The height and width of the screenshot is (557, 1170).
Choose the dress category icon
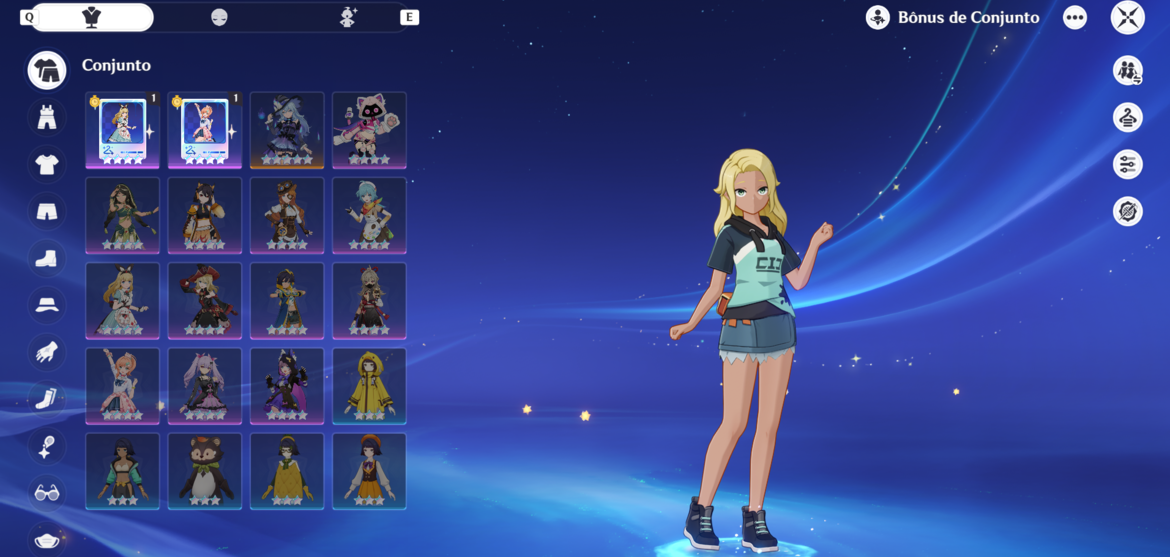[x=47, y=118]
